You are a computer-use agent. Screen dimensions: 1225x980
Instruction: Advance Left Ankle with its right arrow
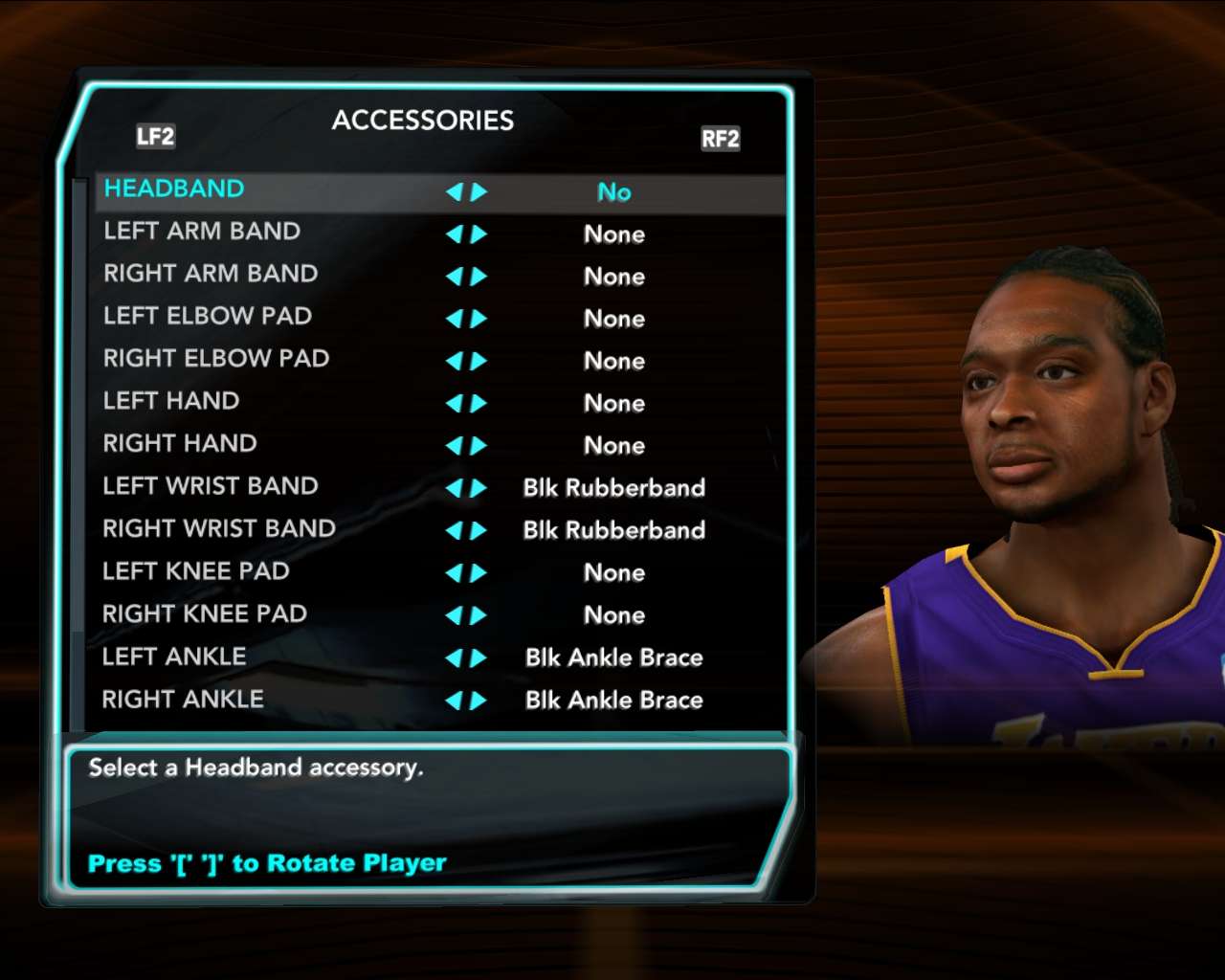click(479, 658)
